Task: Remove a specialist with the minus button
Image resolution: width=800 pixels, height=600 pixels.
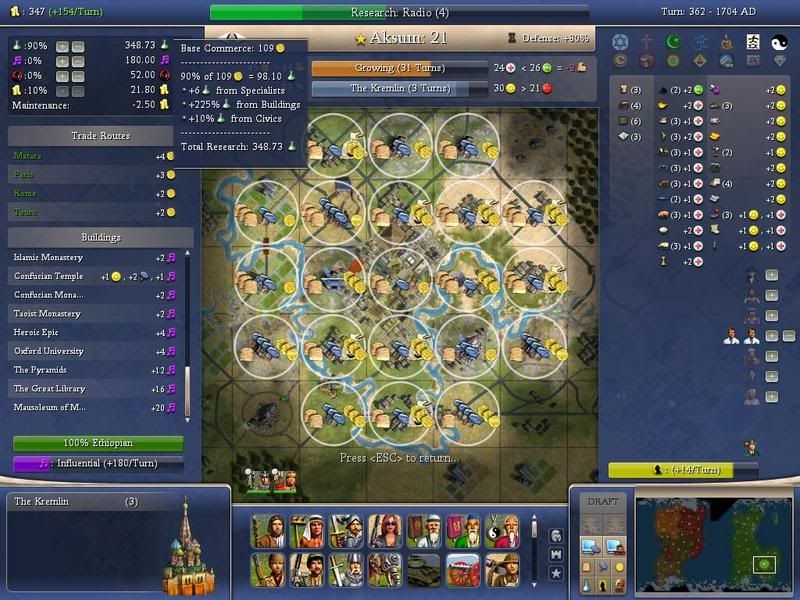Action: coord(789,336)
